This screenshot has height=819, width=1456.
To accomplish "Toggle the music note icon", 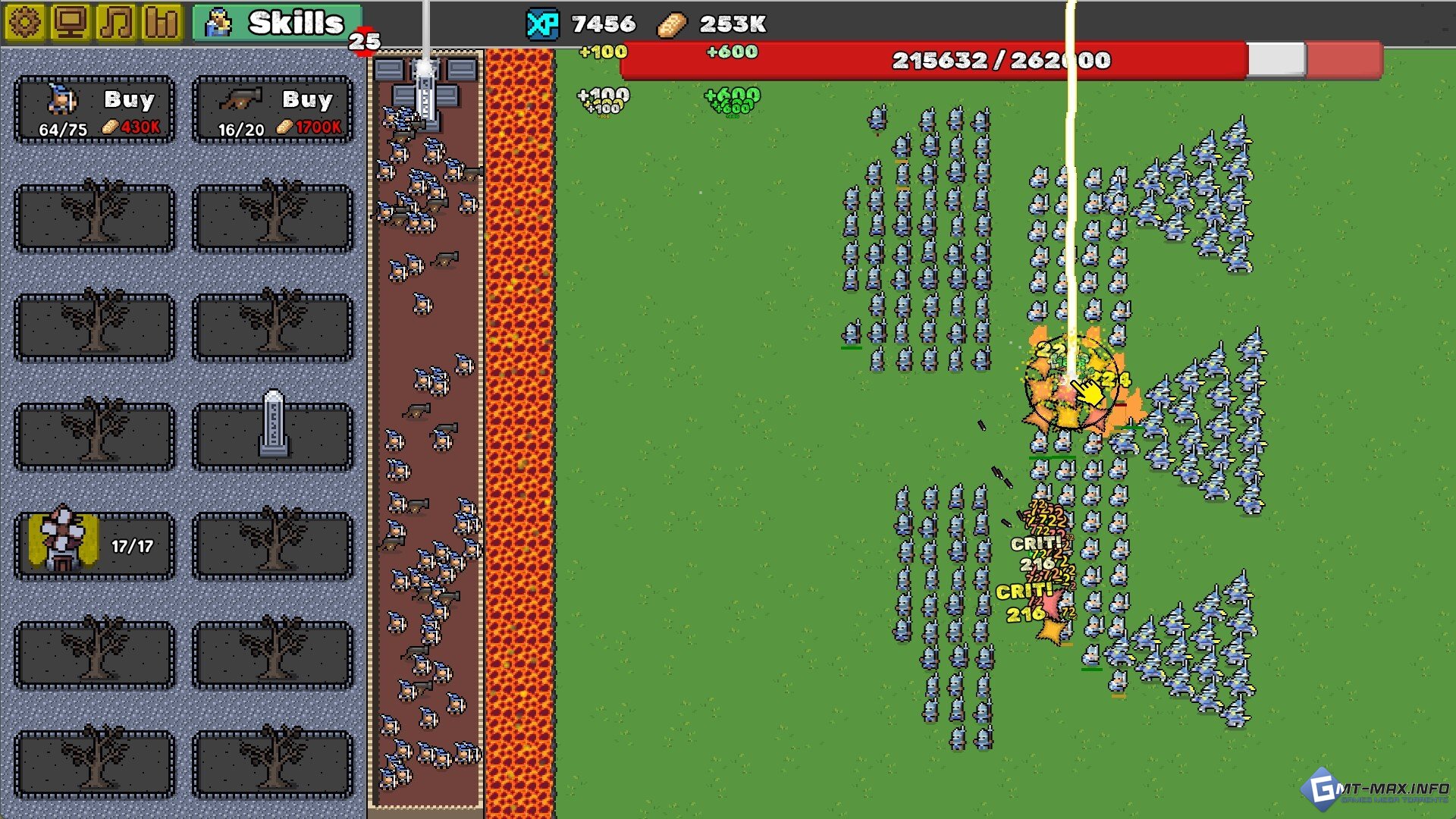I will (x=116, y=23).
